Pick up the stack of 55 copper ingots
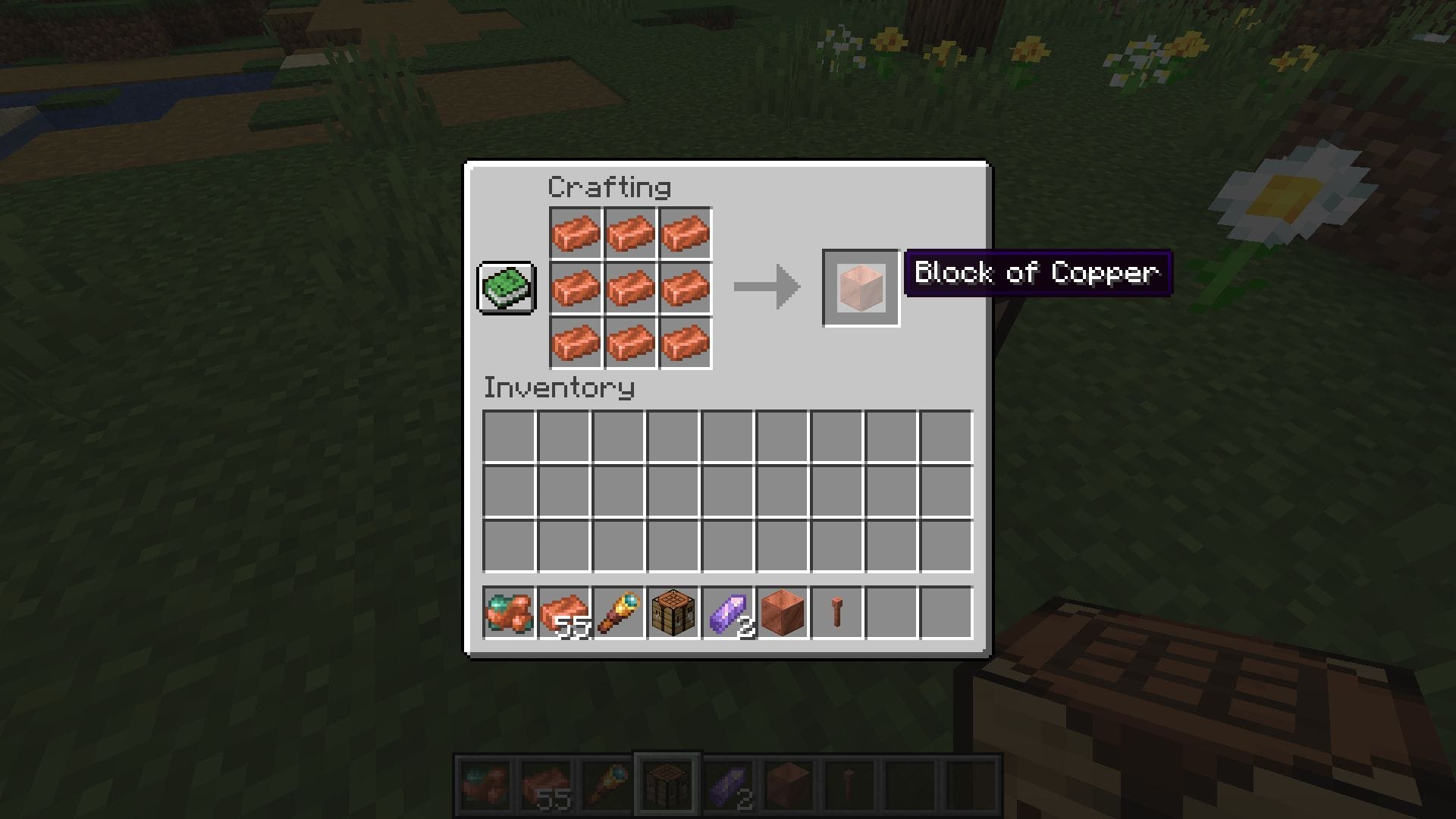The width and height of the screenshot is (1456, 819). pos(563,613)
